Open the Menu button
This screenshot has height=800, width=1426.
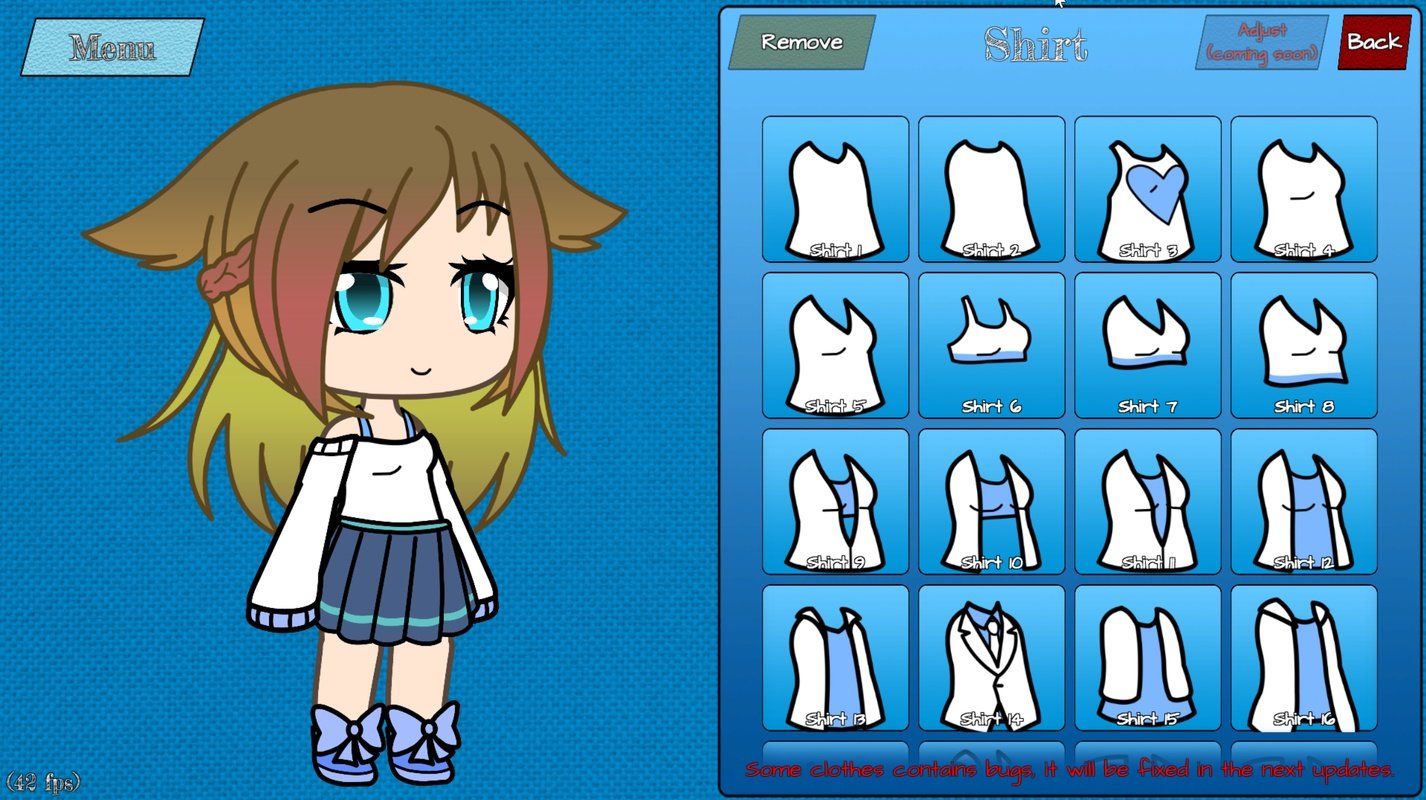(x=112, y=47)
